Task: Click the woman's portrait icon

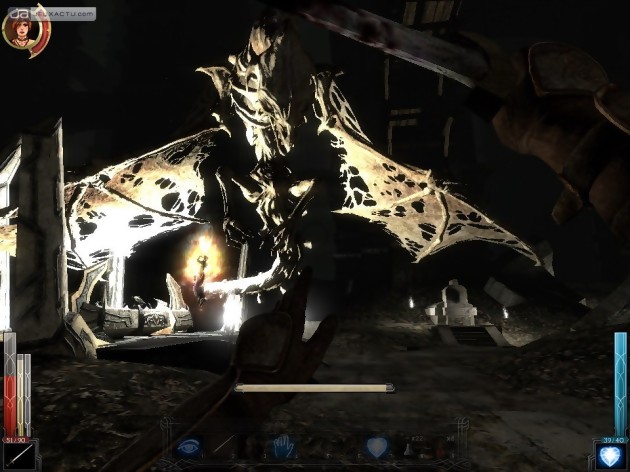Action: 22,29
